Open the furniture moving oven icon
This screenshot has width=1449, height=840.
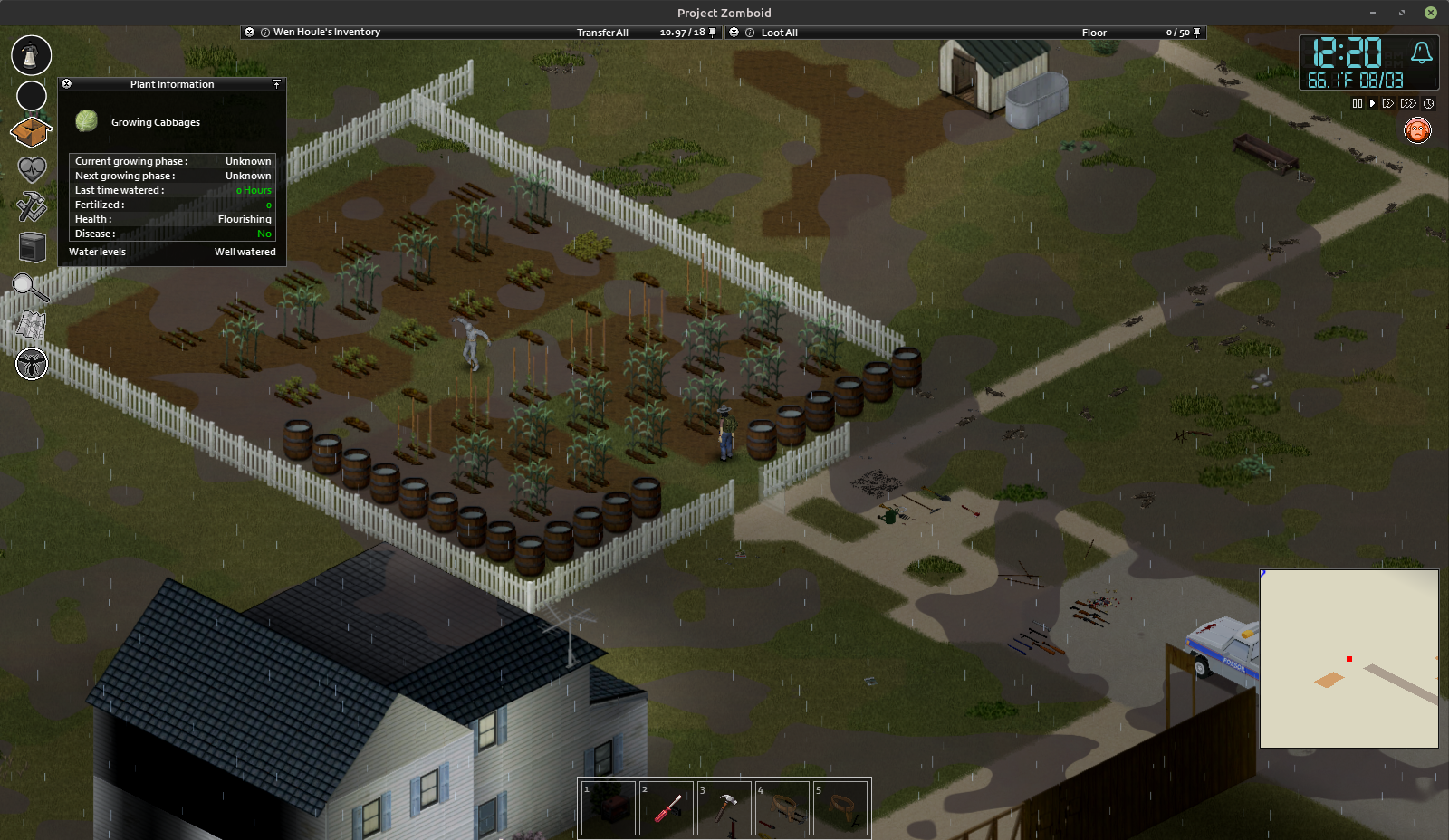click(x=32, y=247)
